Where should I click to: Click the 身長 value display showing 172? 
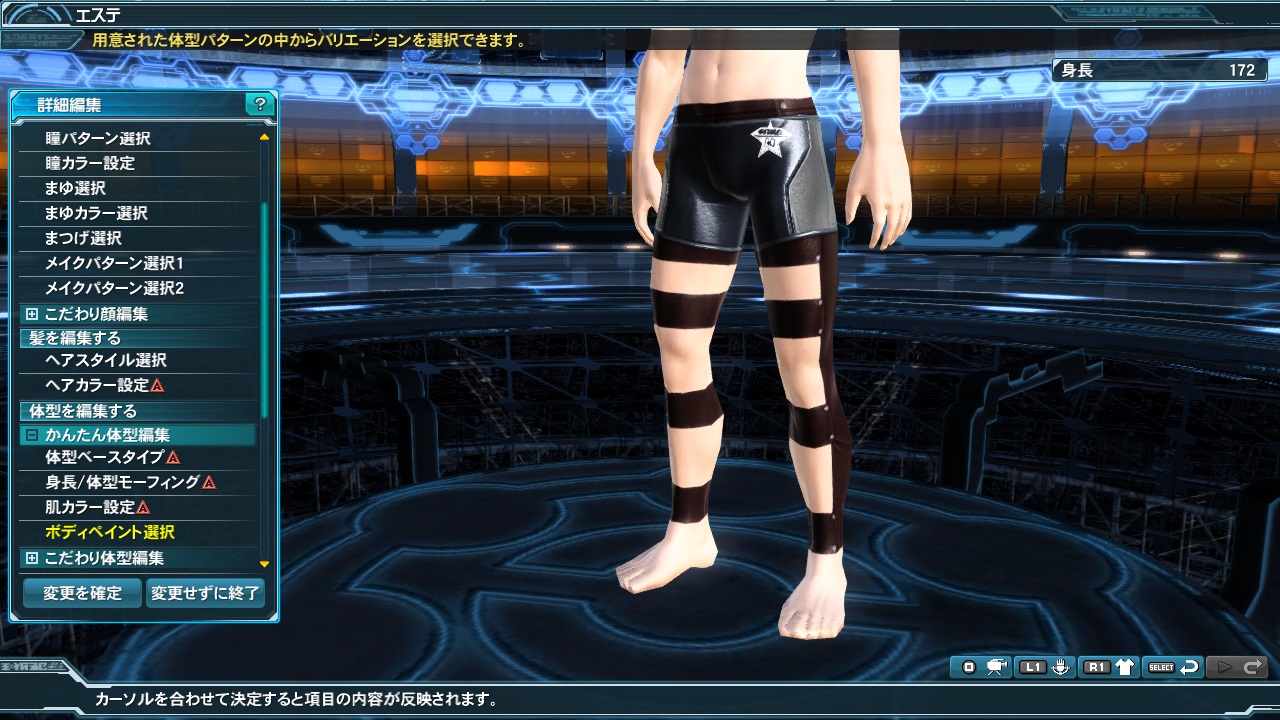click(1160, 70)
